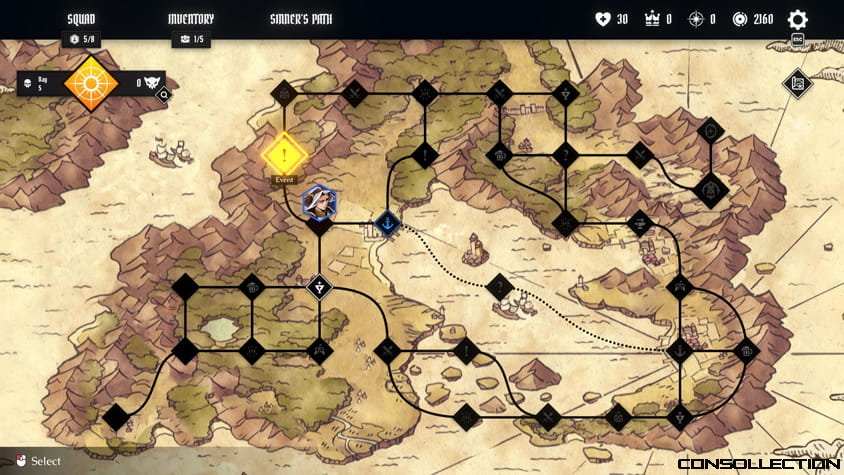Screen dimensions: 844x475
Task: Open the map legend diamond button
Action: pos(797,83)
